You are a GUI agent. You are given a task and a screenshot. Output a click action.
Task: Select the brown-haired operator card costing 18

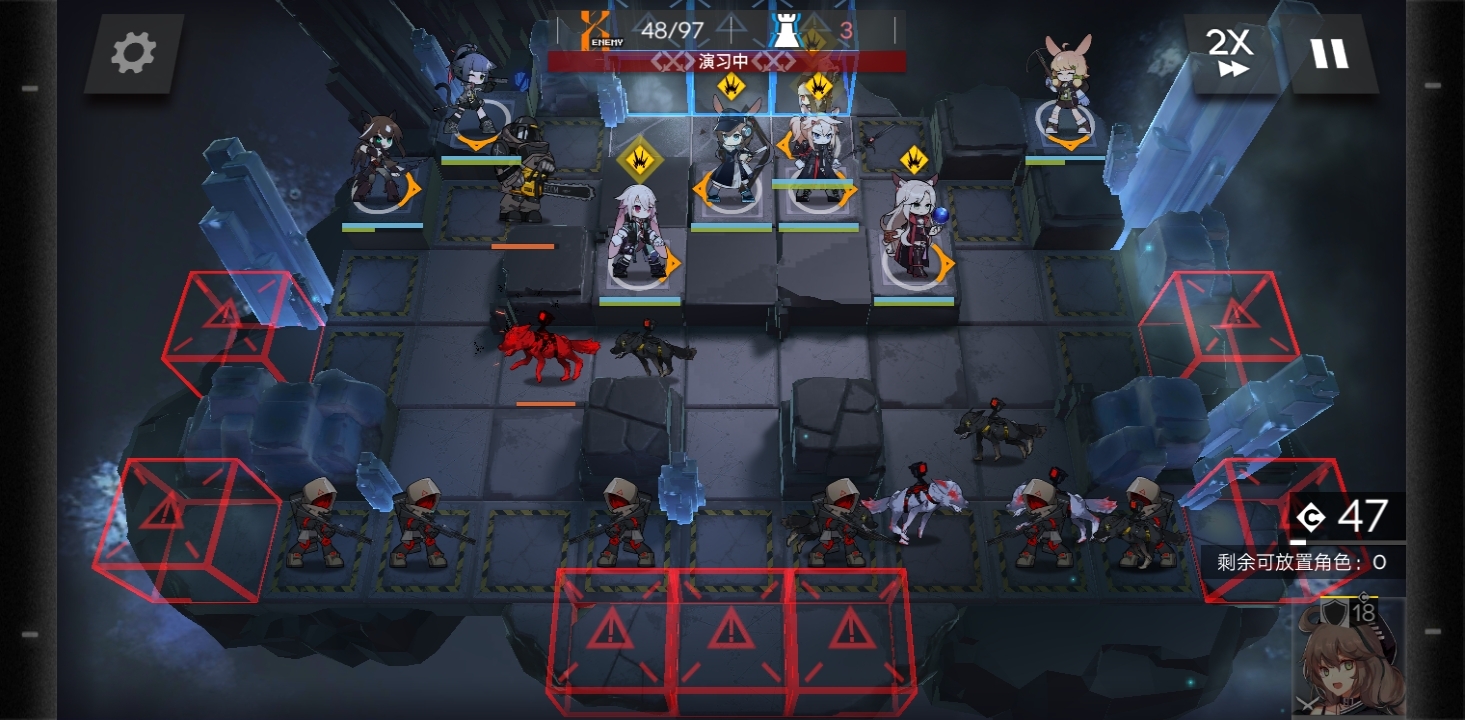(1350, 658)
